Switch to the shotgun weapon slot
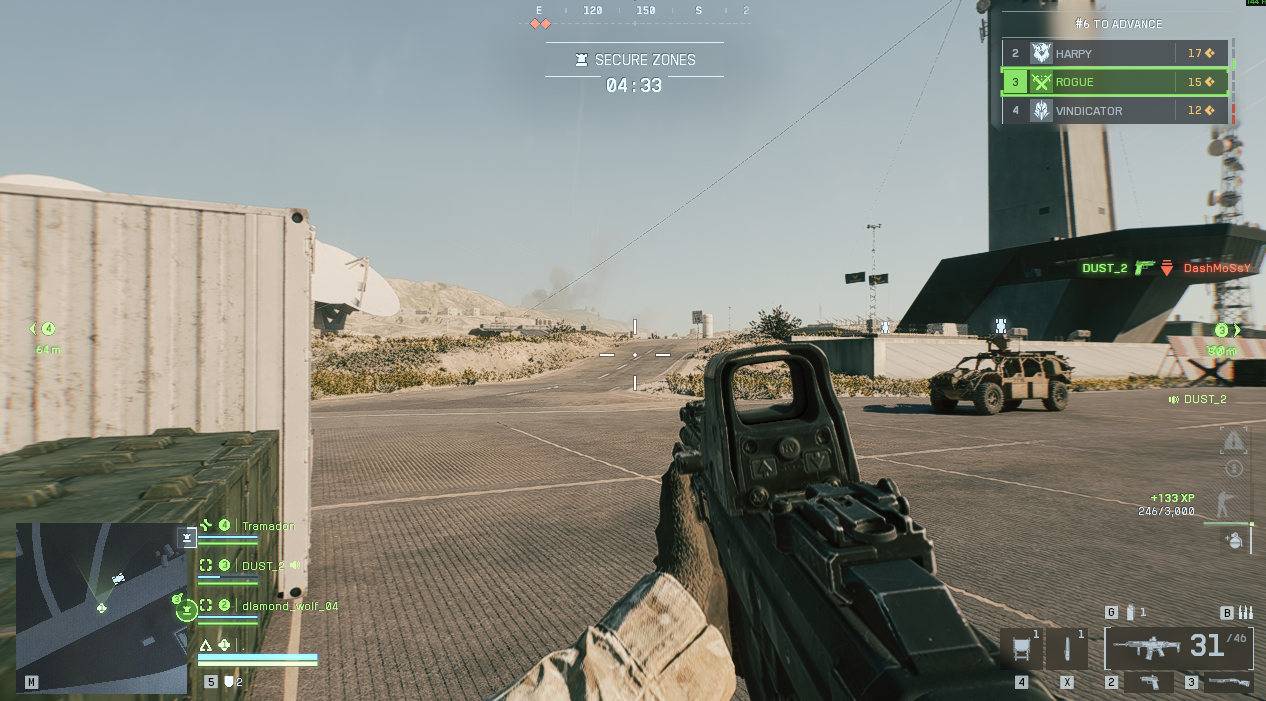The height and width of the screenshot is (701, 1266). pyautogui.click(x=1228, y=682)
